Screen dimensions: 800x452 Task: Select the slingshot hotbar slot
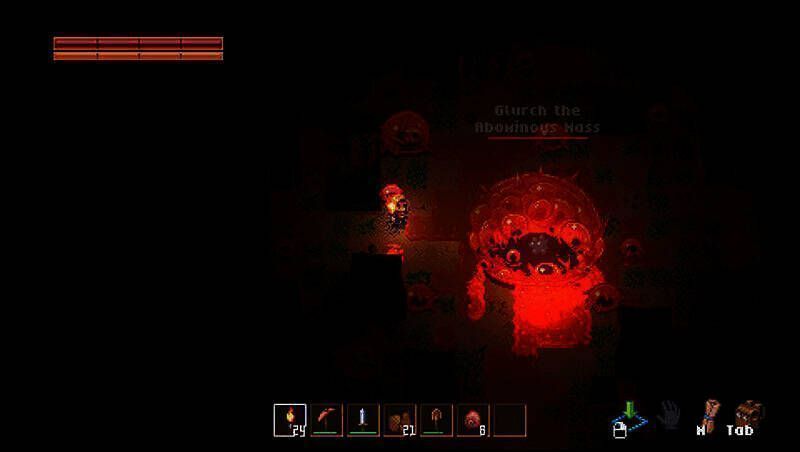pos(436,420)
